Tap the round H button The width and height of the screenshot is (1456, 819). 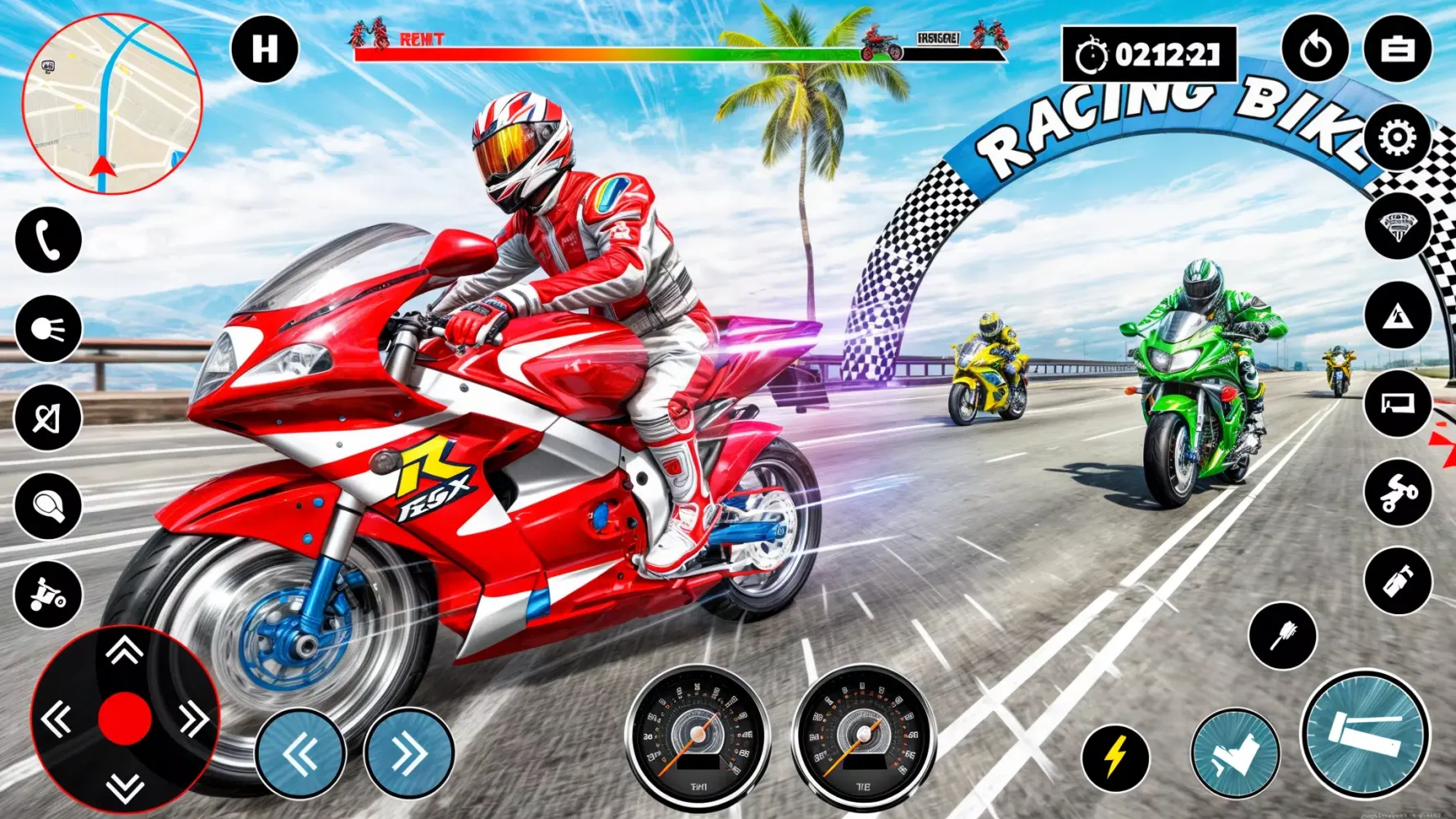(x=265, y=50)
